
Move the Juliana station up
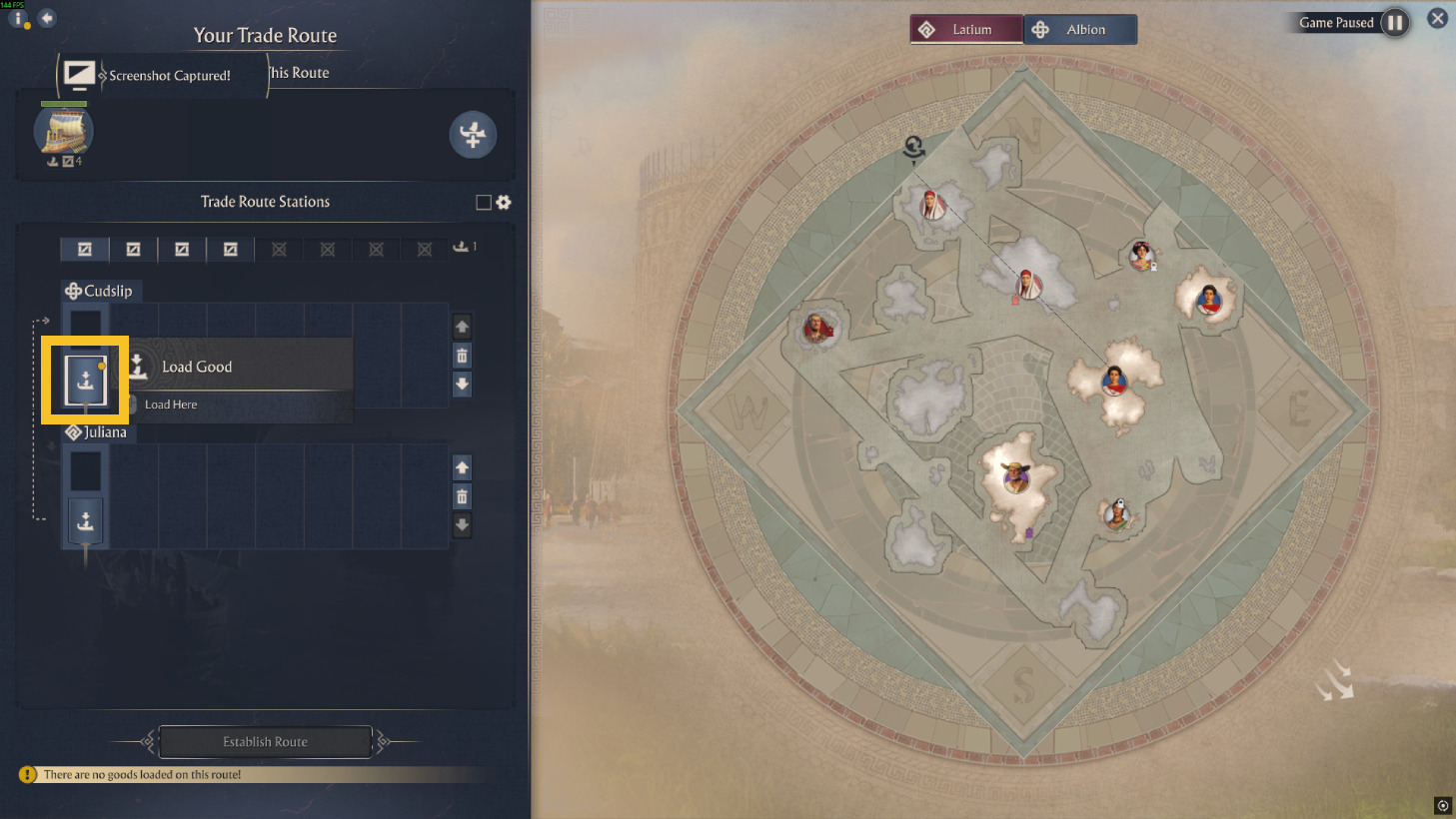tap(462, 467)
